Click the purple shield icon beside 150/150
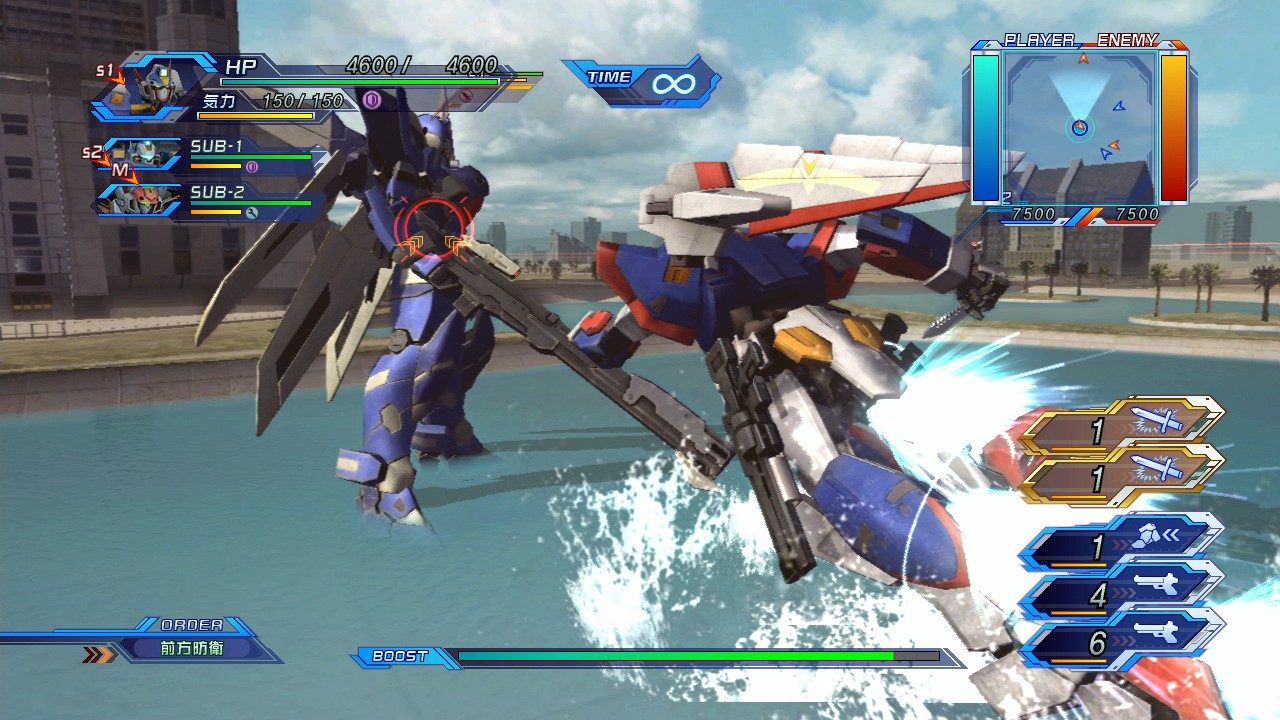The height and width of the screenshot is (720, 1280). point(372,100)
